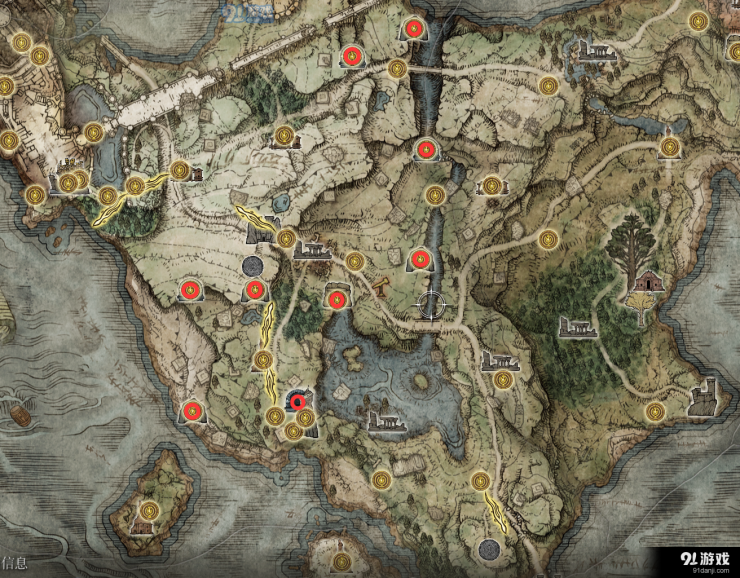Choose the grace marker on the small southwestern island
Screen dimensions: 740x578
click(x=149, y=512)
